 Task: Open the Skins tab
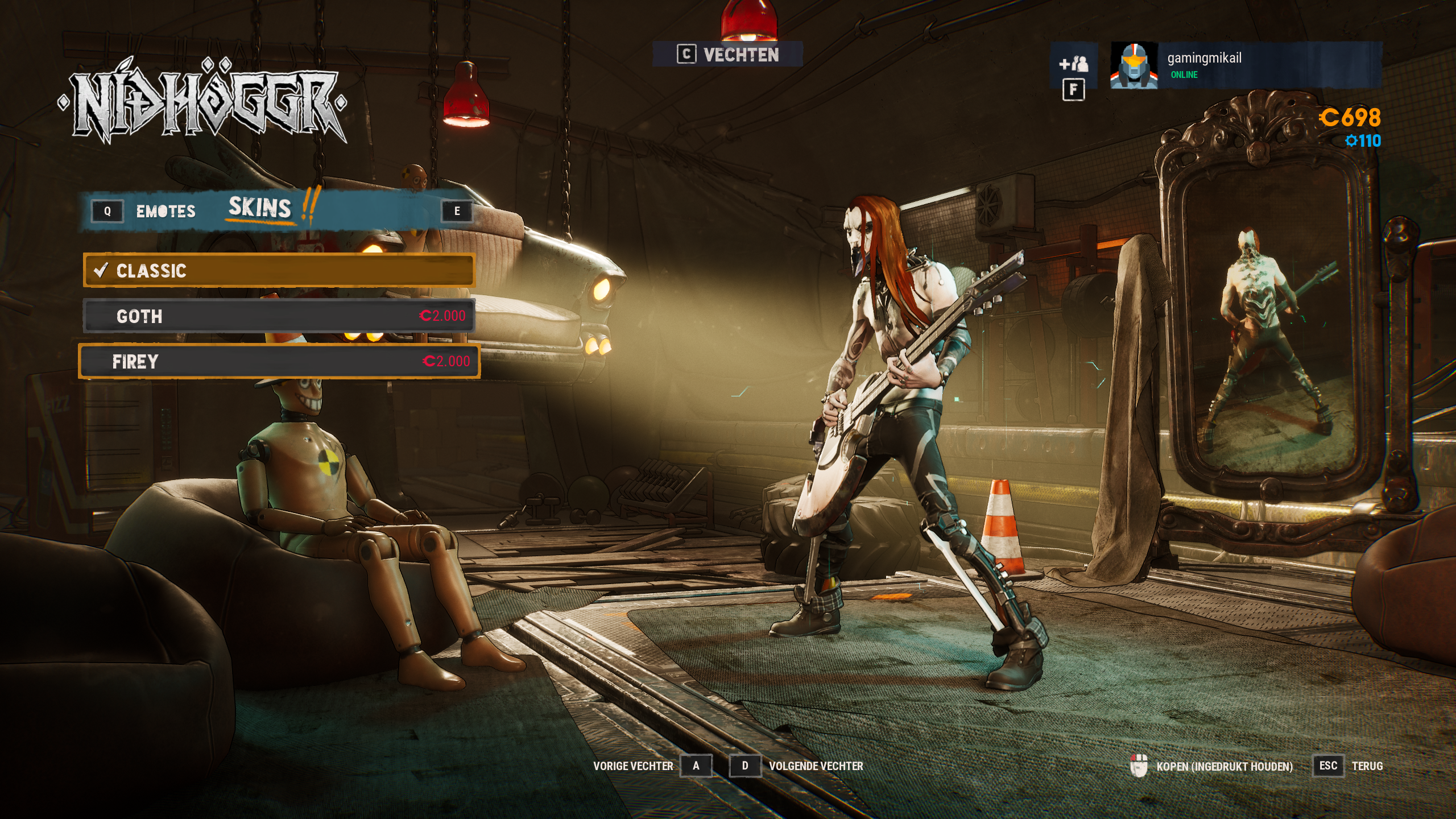260,208
